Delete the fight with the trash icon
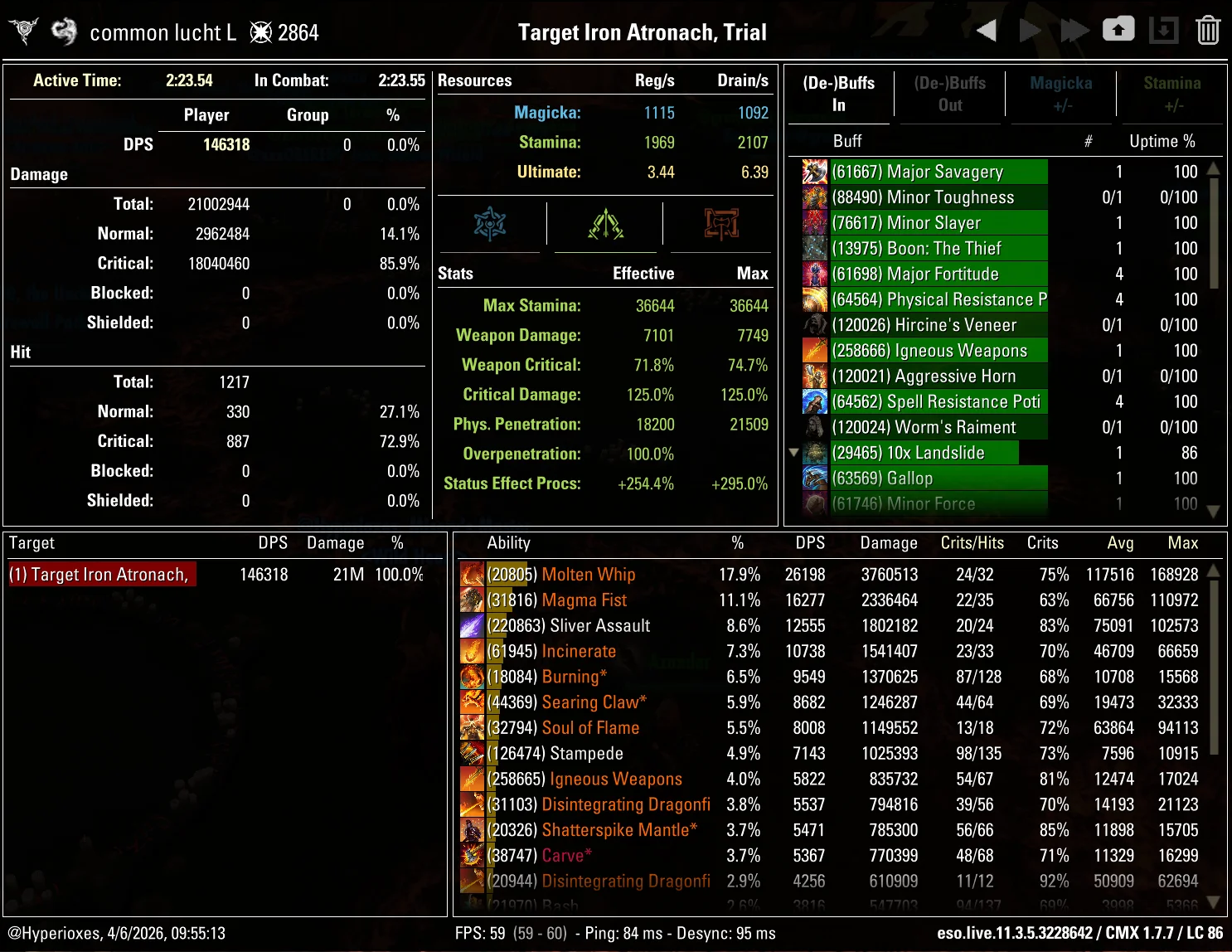The image size is (1232, 952). pos(1208,29)
